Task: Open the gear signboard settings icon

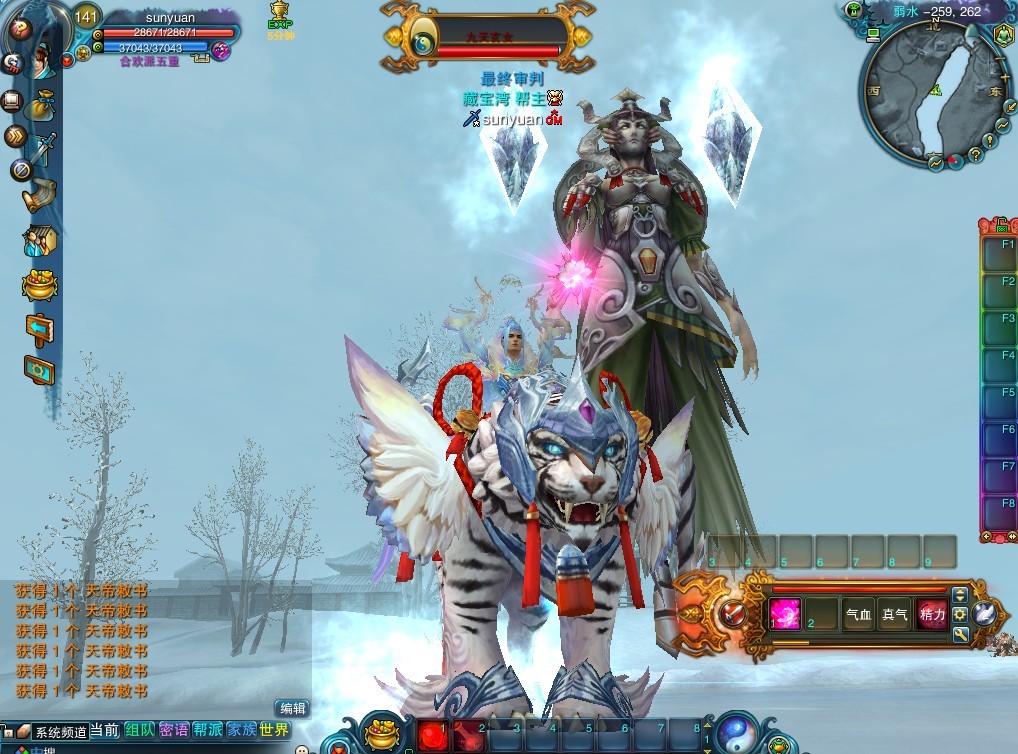Action: (40, 371)
